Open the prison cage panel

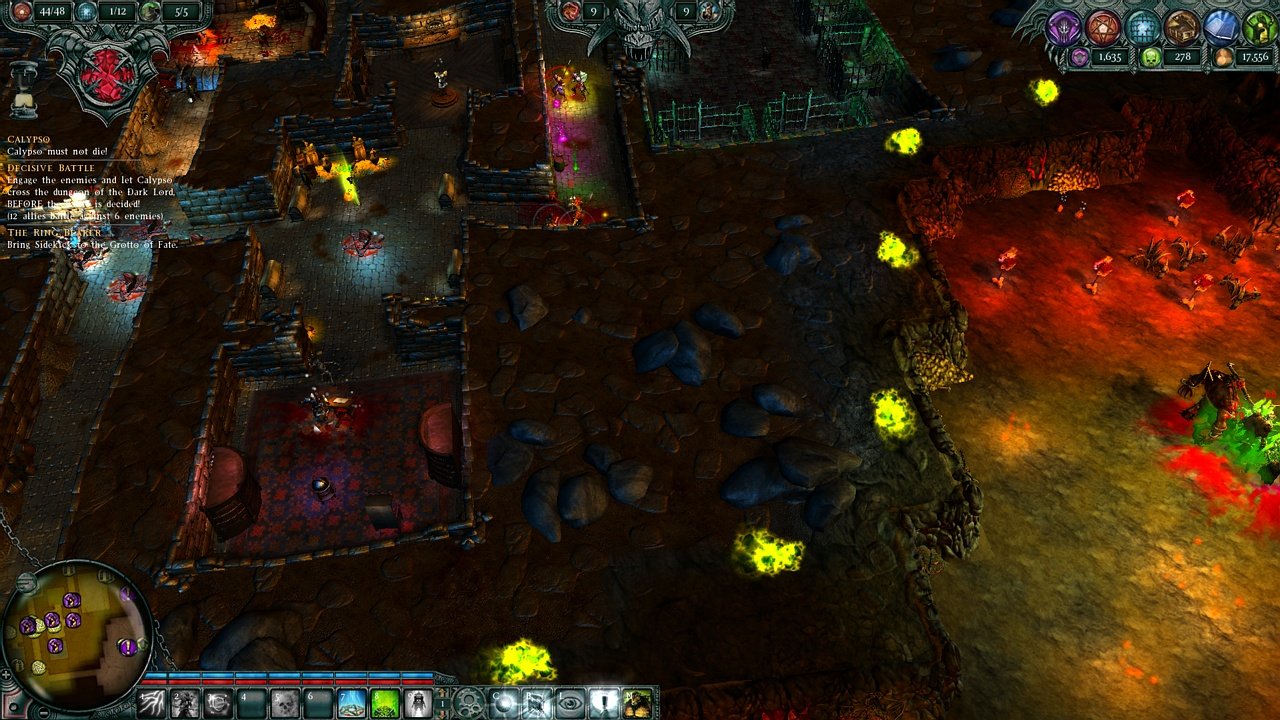click(x=1143, y=28)
